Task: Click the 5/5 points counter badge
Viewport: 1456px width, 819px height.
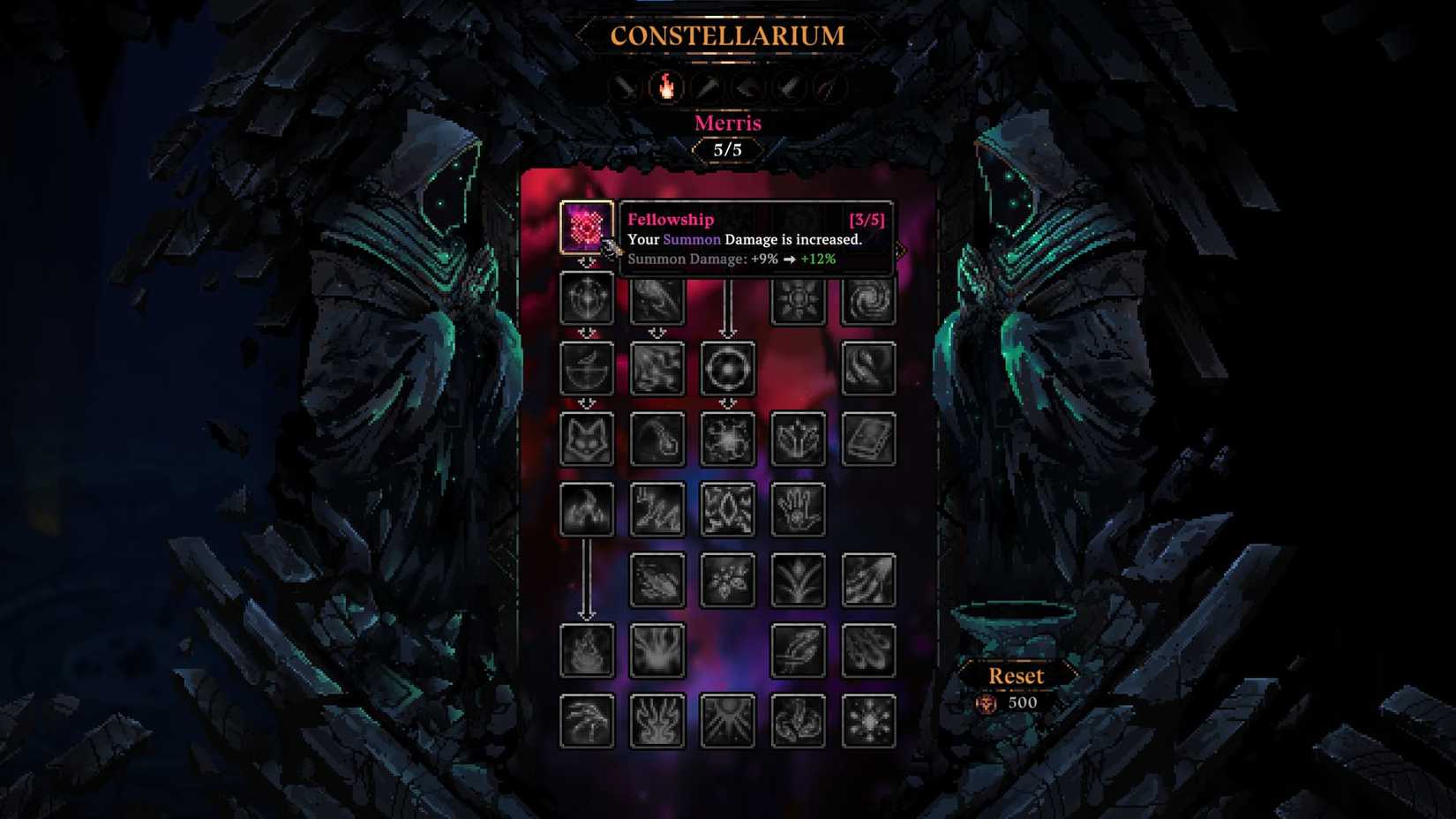Action: pyautogui.click(x=727, y=149)
